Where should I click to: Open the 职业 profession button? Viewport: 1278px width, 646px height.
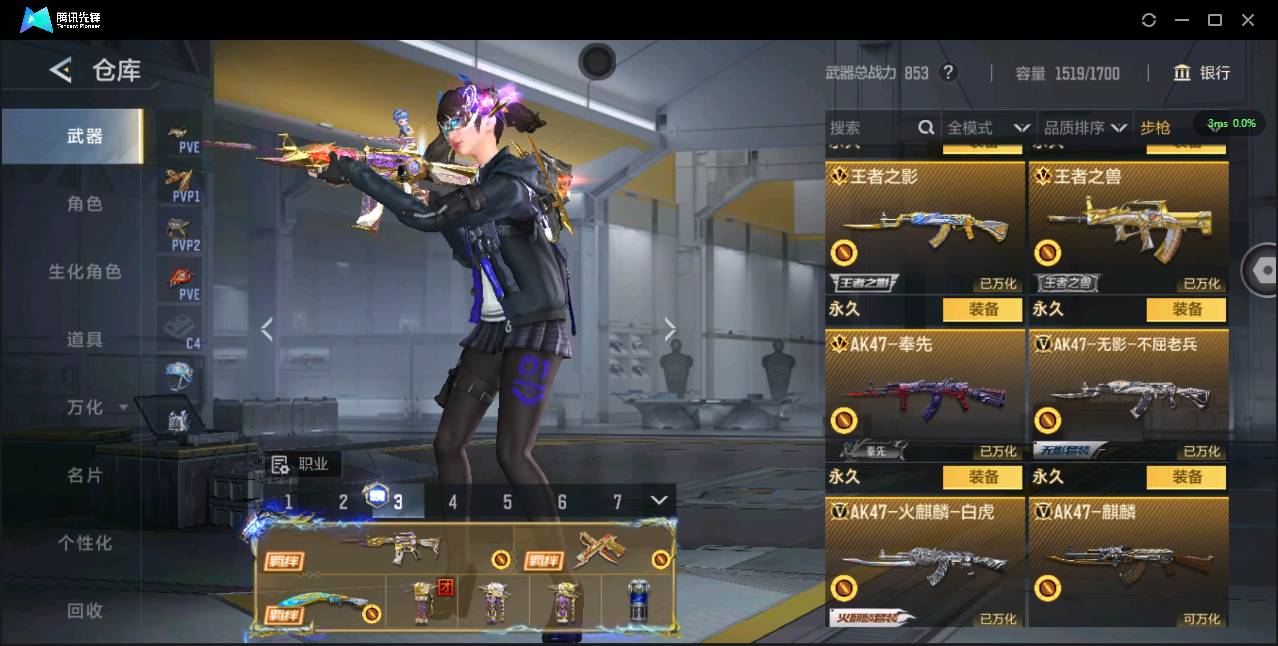302,464
